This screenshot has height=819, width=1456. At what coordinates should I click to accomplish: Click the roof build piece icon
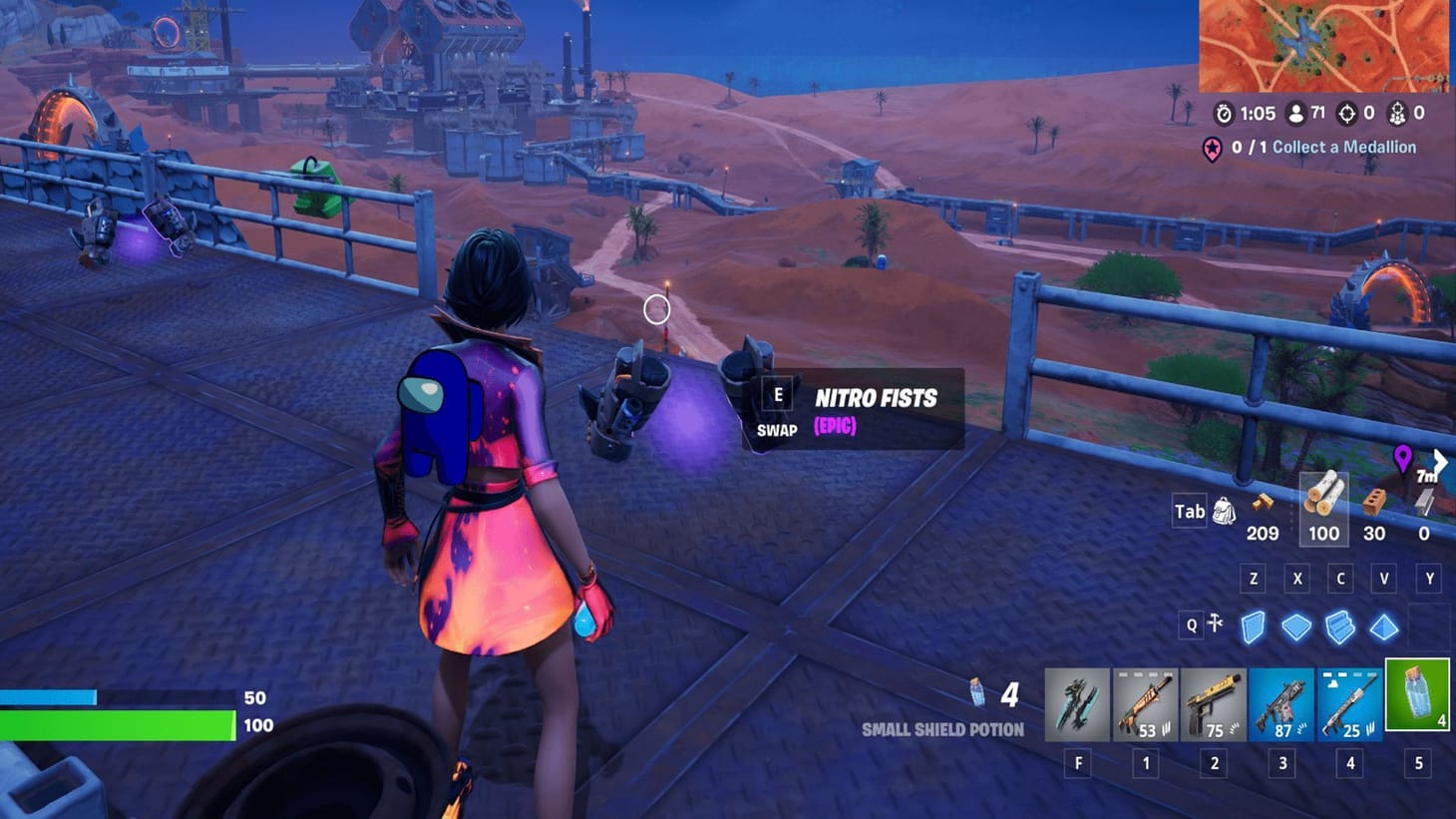point(1382,625)
